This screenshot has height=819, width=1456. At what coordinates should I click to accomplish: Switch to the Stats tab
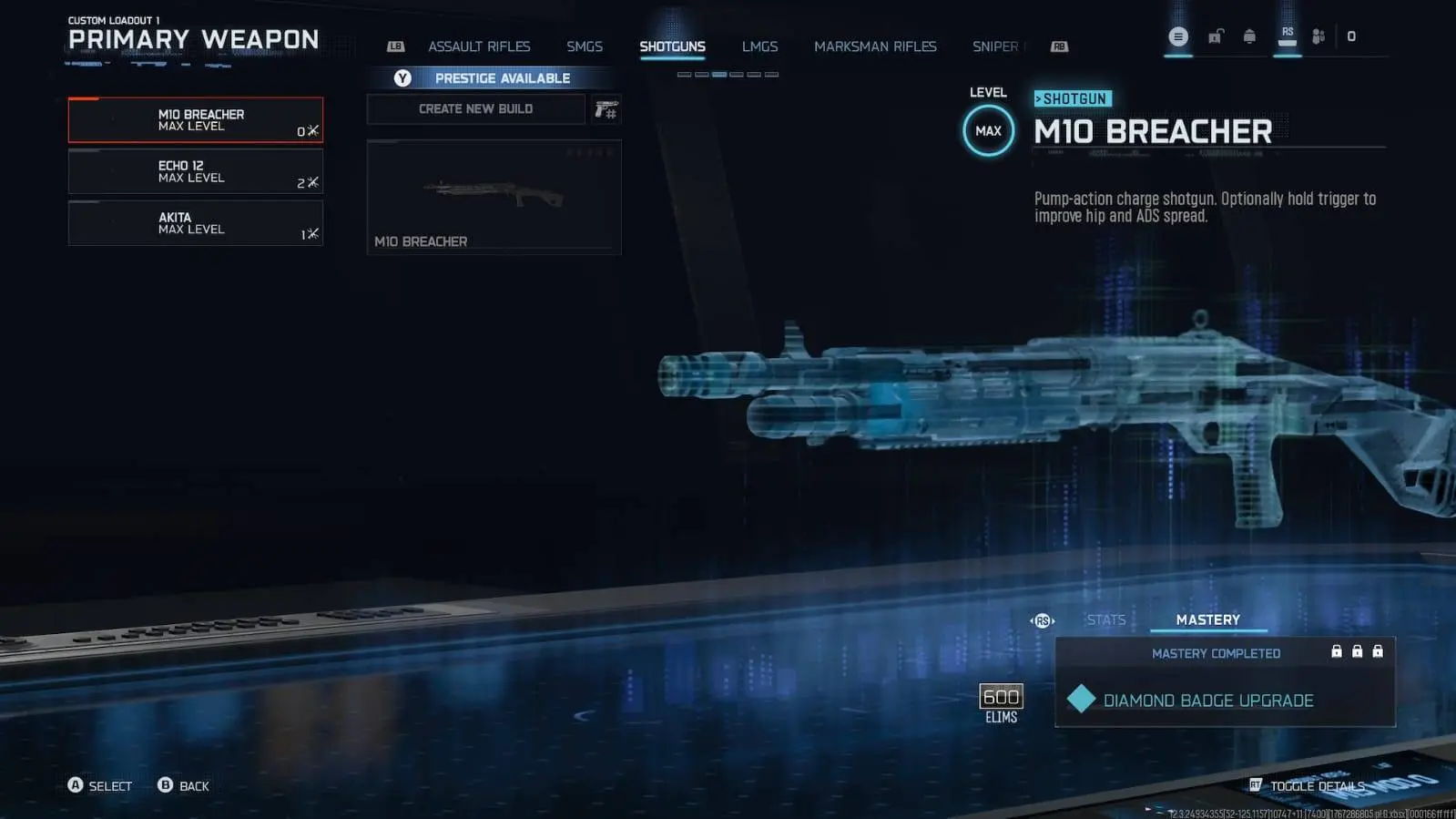tap(1105, 619)
